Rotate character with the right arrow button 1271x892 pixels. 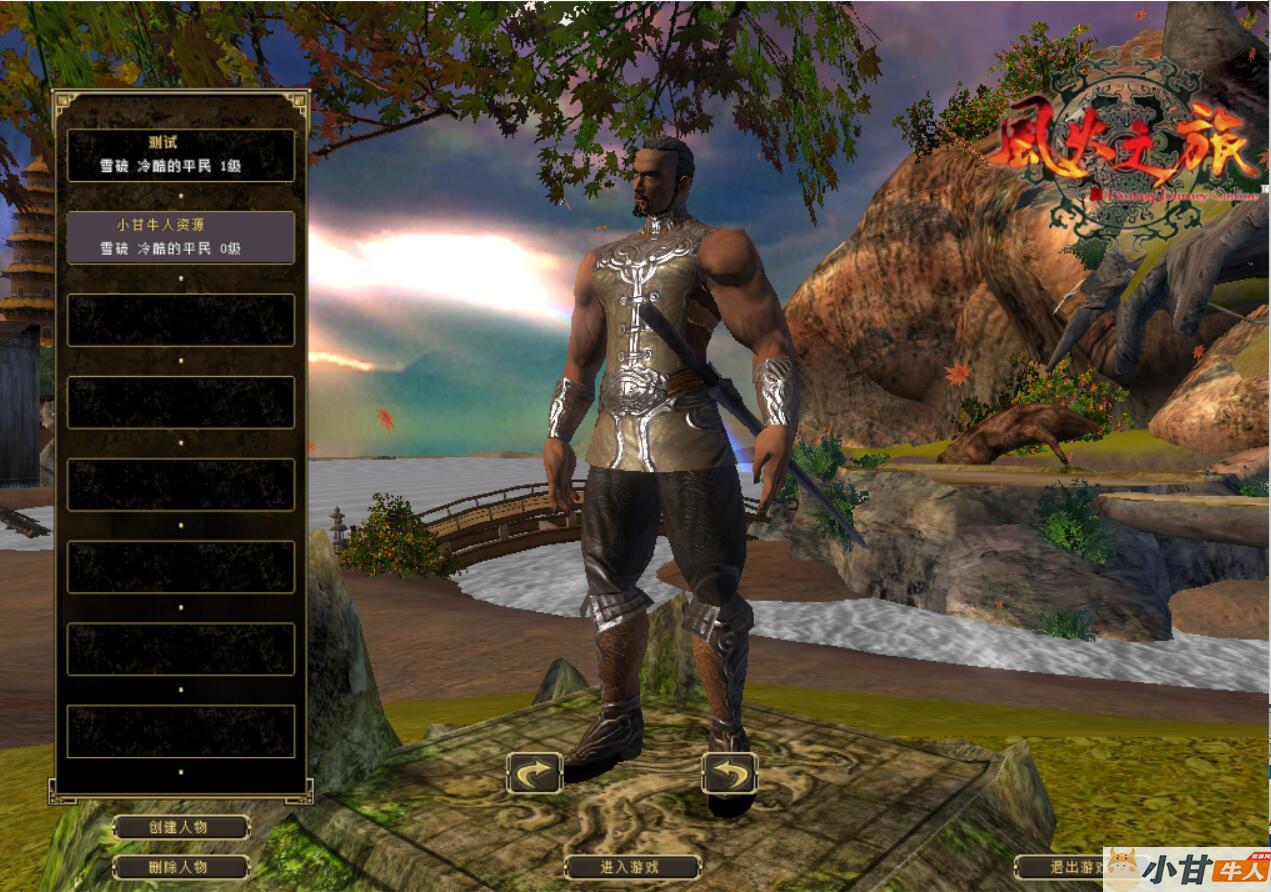[x=729, y=773]
